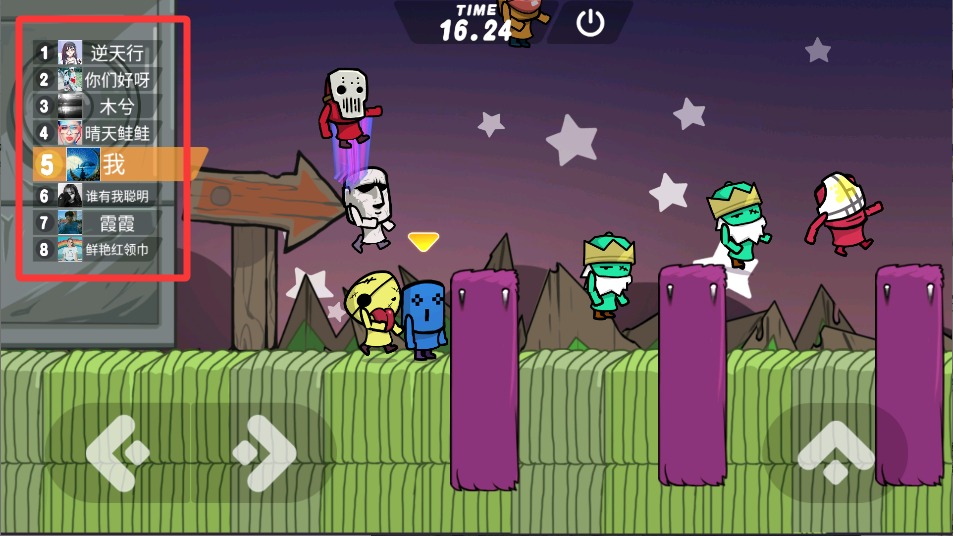
Task: Select rank 2 player 你们好呀
Action: coord(96,80)
